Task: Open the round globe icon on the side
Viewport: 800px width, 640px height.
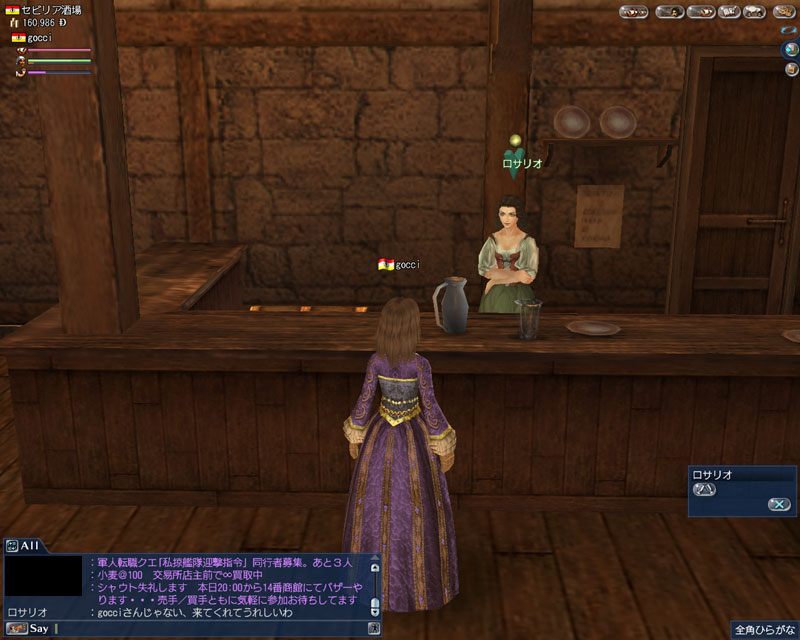Action: pos(790,49)
